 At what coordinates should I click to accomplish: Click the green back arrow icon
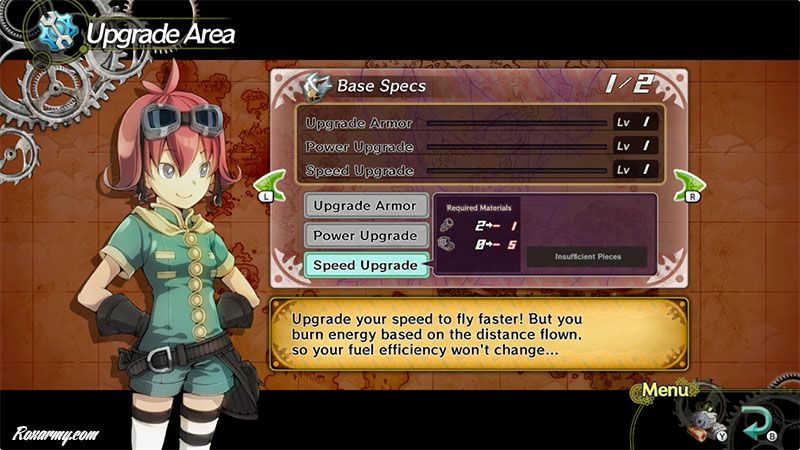click(755, 418)
